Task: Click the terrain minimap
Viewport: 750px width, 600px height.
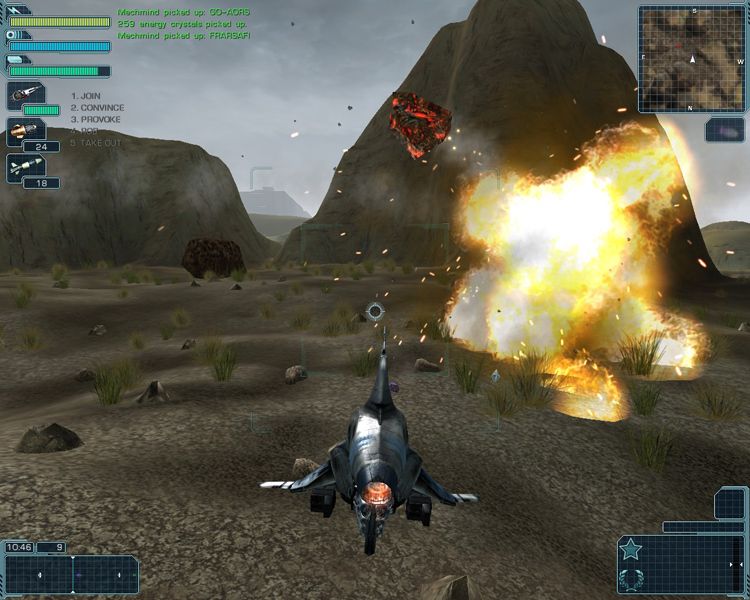Action: point(691,57)
